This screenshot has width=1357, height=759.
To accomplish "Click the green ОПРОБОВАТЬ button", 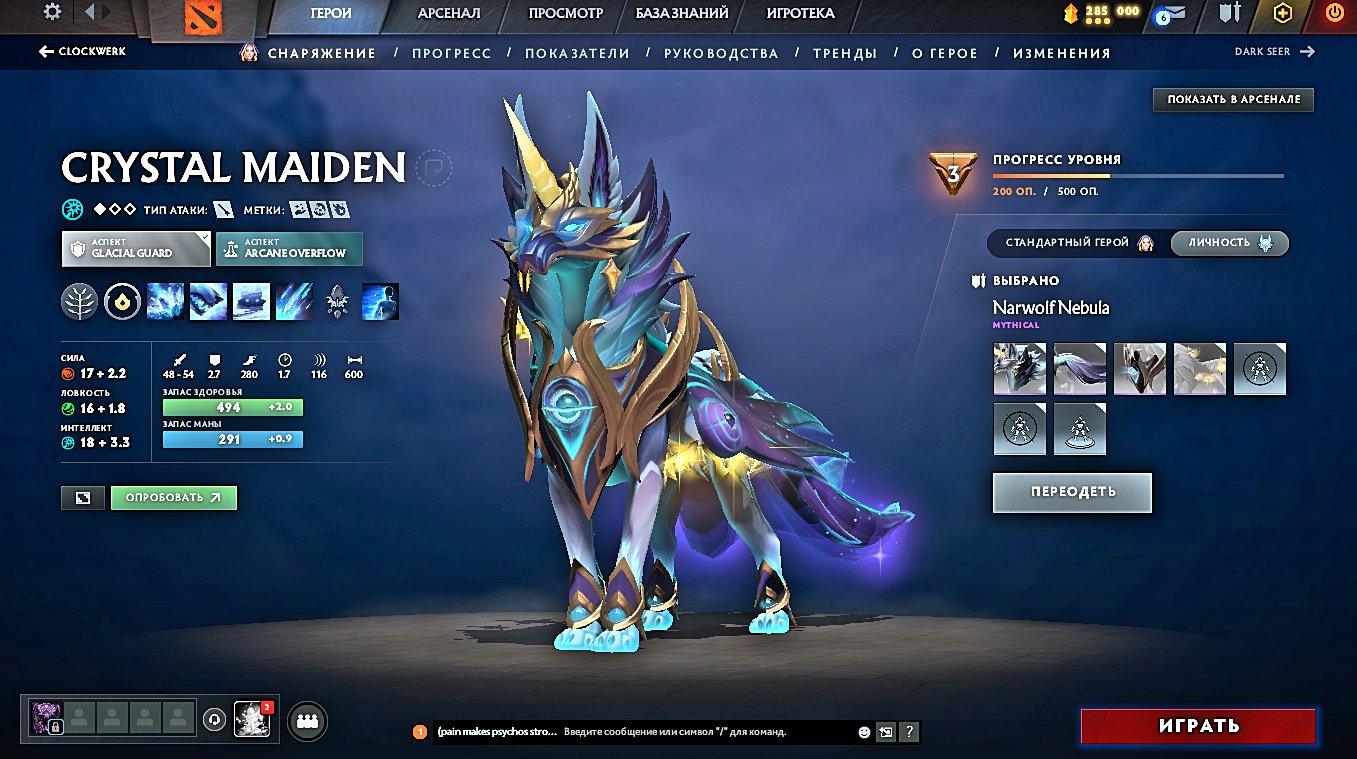I will [173, 497].
